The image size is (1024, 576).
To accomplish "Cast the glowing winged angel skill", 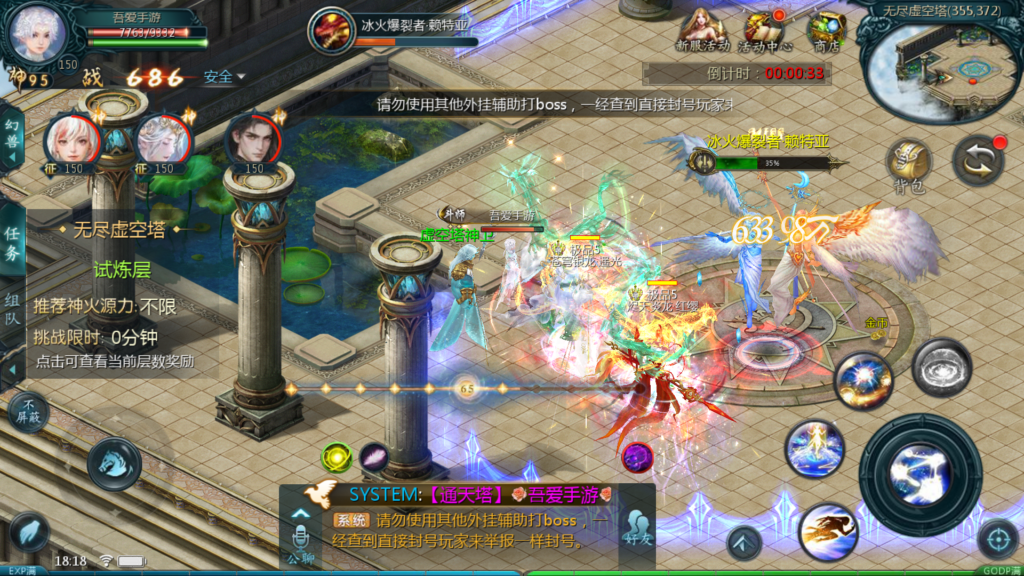I will click(814, 448).
